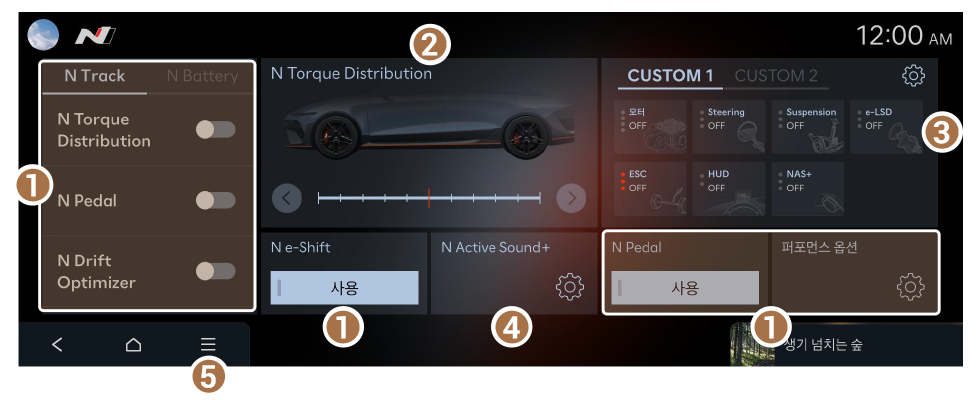
Task: Open the custom mode settings gear
Action: point(912,76)
